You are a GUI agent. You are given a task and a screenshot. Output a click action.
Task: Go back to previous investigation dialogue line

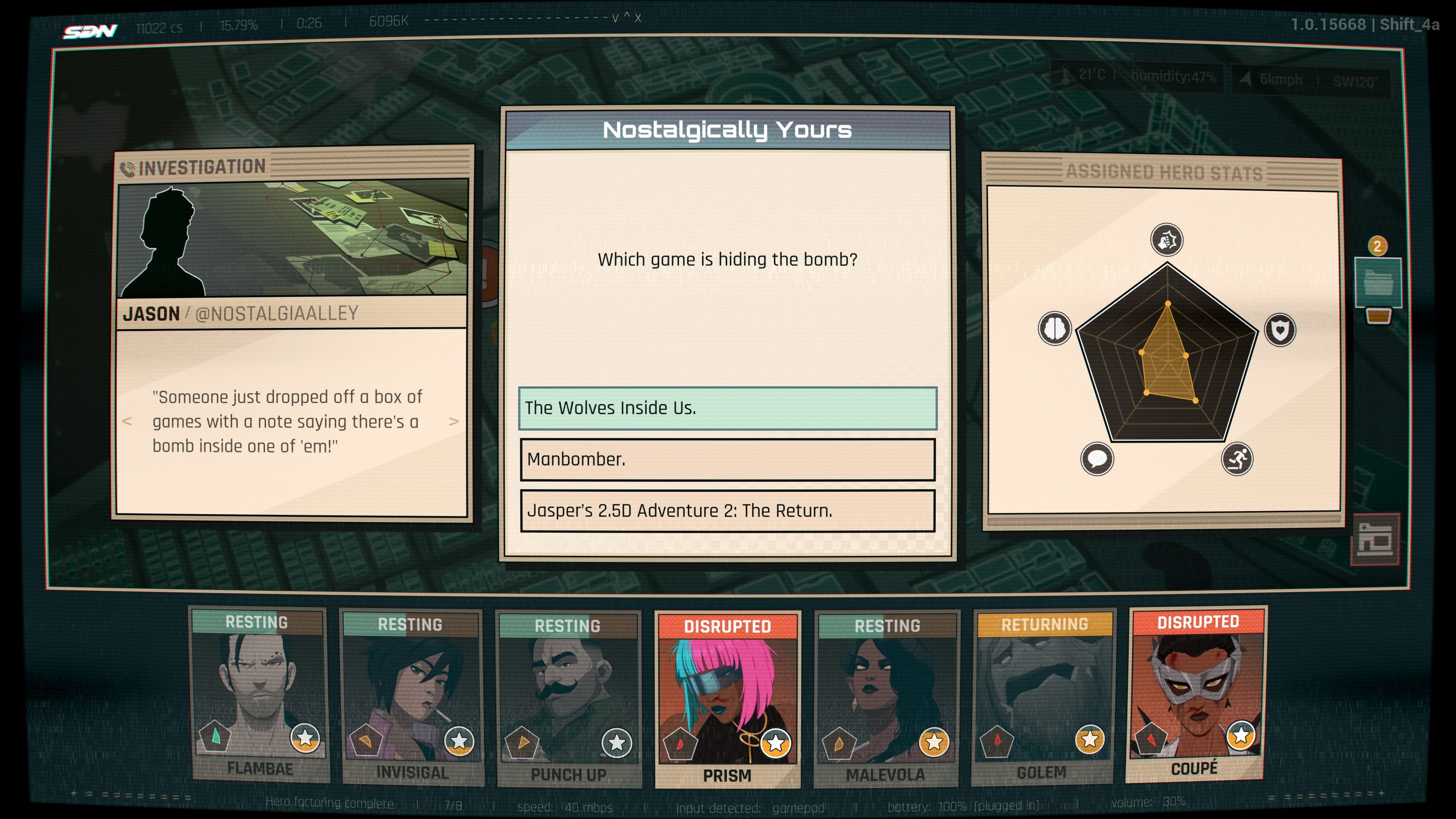pos(127,422)
